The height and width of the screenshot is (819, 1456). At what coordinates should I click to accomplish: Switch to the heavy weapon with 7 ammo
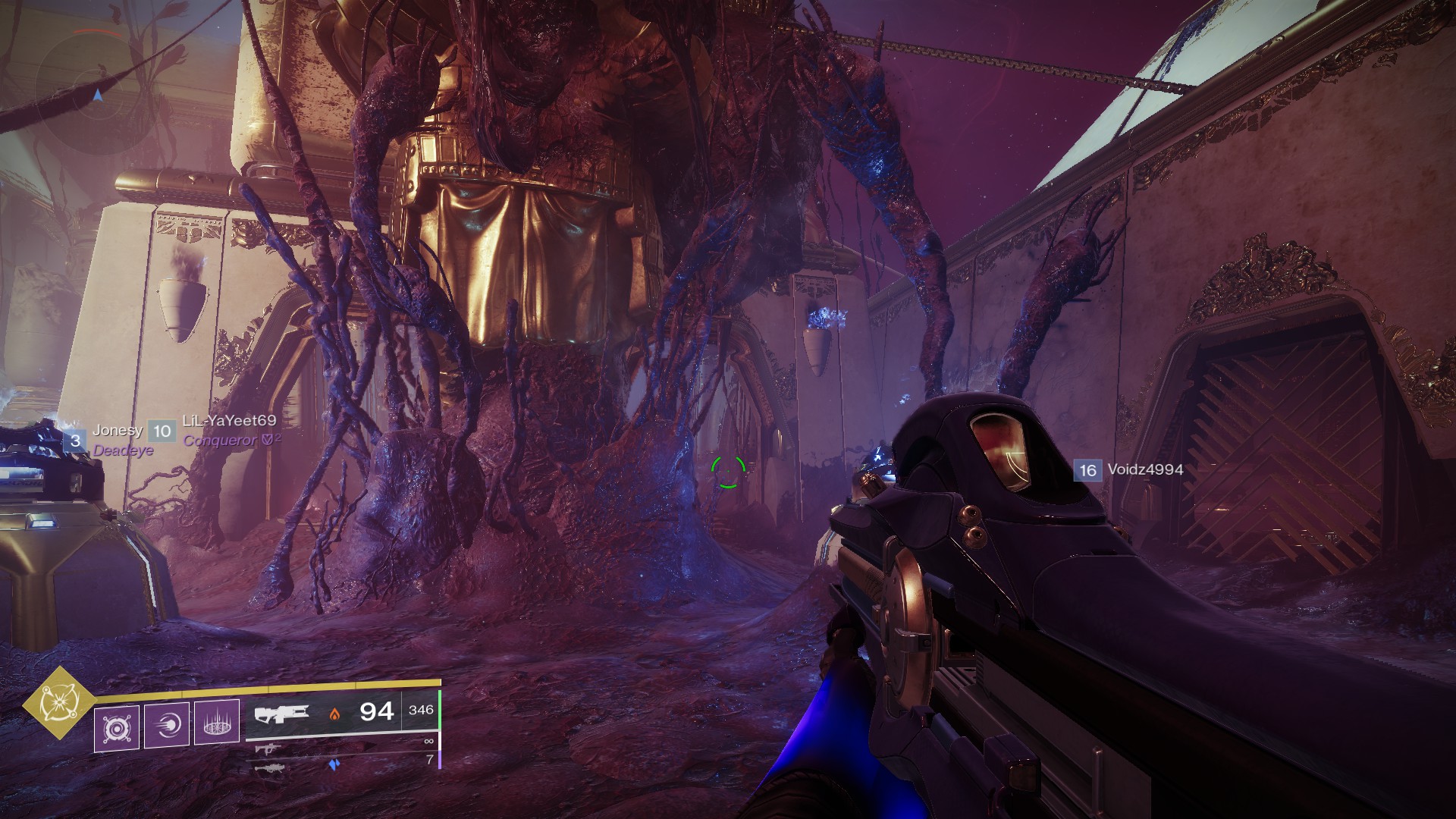click(271, 767)
